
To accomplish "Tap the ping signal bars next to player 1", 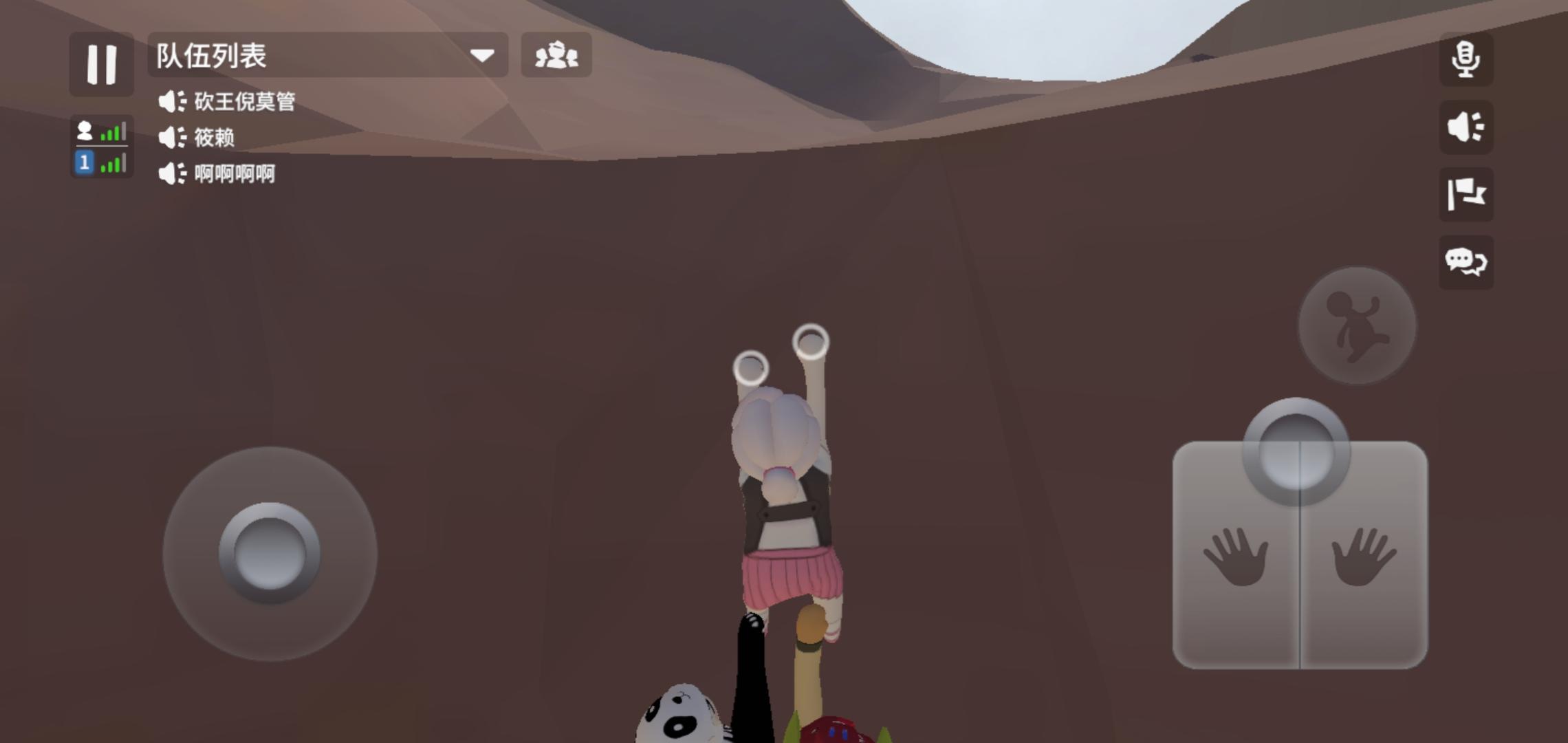I will click(x=113, y=164).
